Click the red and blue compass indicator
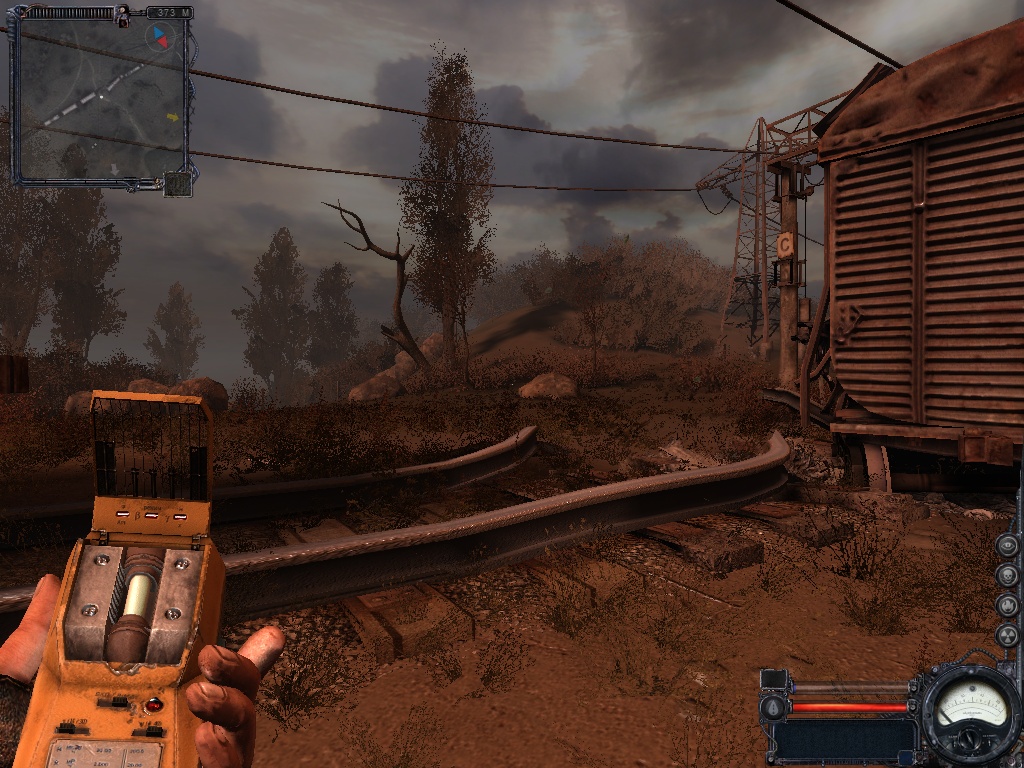 coord(158,38)
